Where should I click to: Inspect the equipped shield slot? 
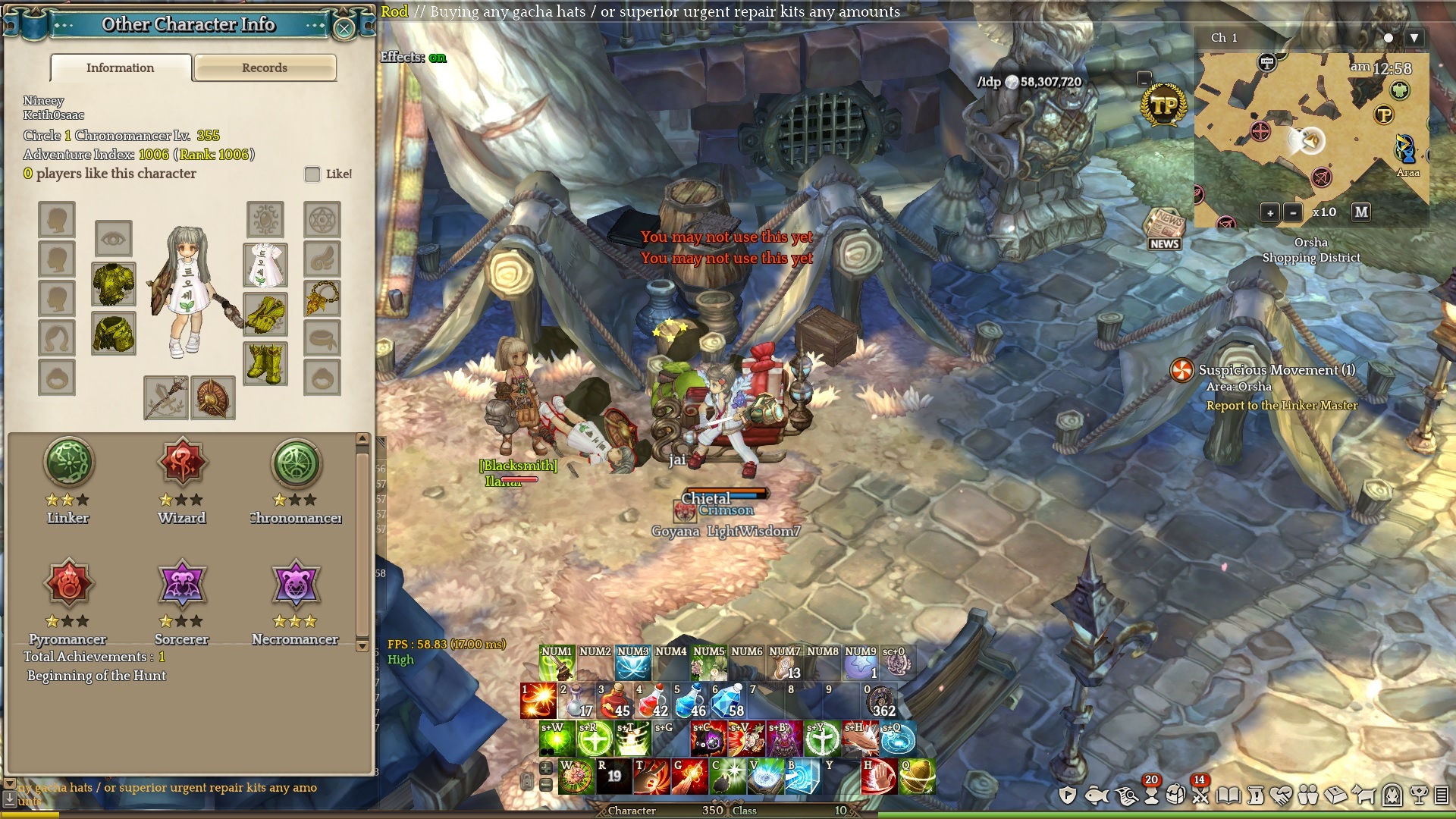212,397
